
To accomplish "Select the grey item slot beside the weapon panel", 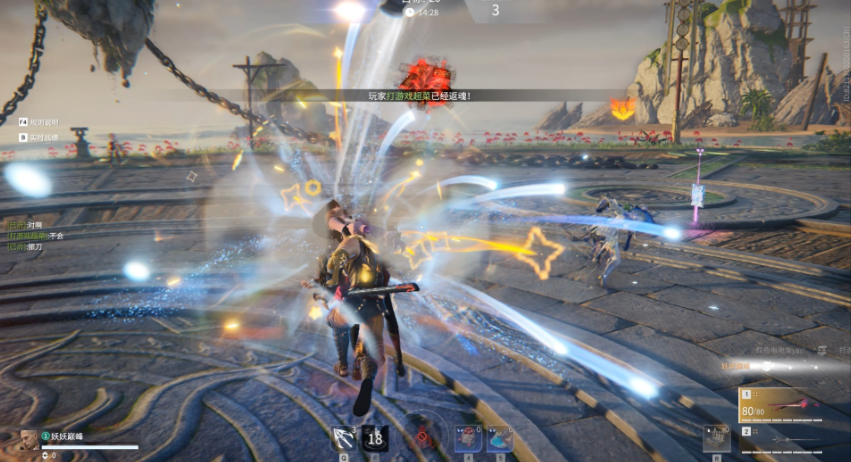I will pyautogui.click(x=716, y=438).
